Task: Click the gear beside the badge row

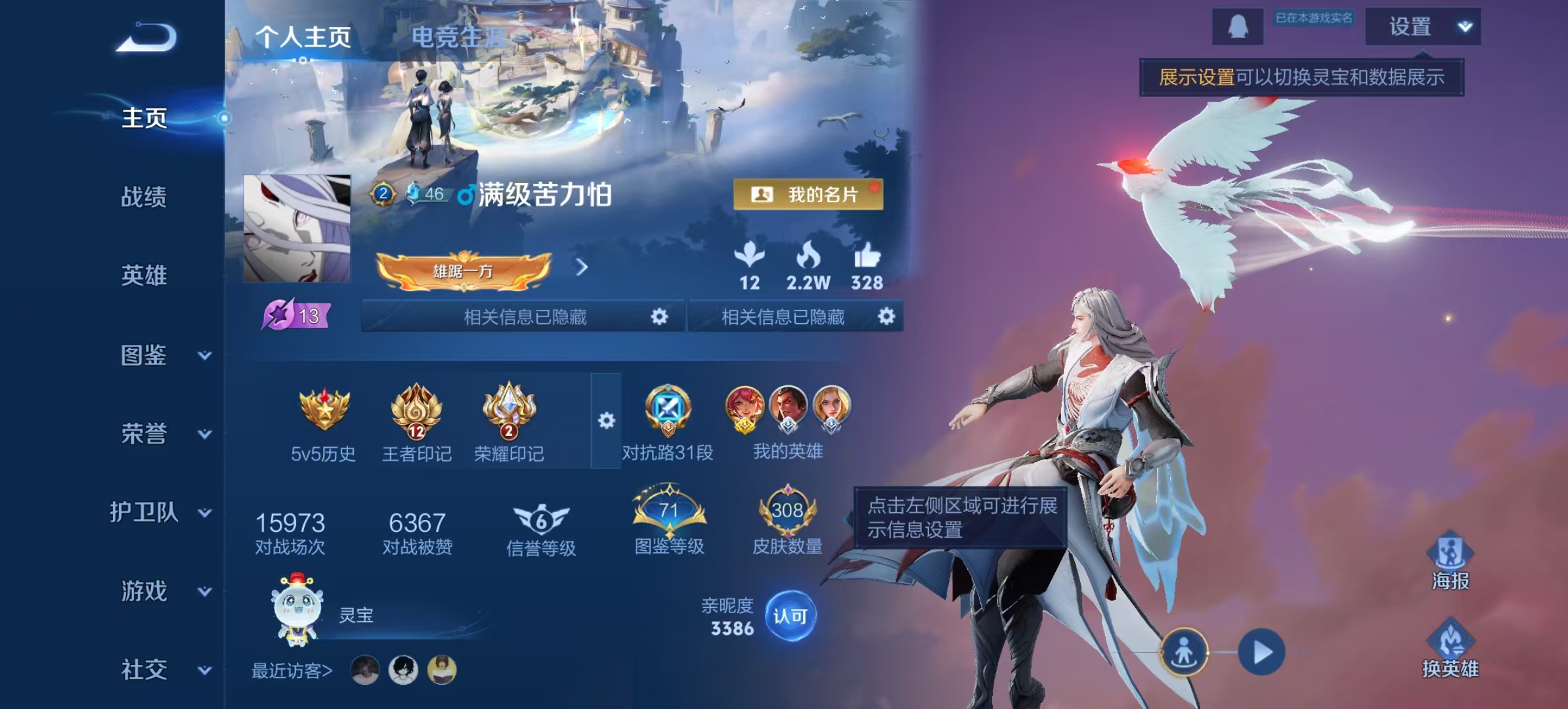Action: tap(607, 420)
